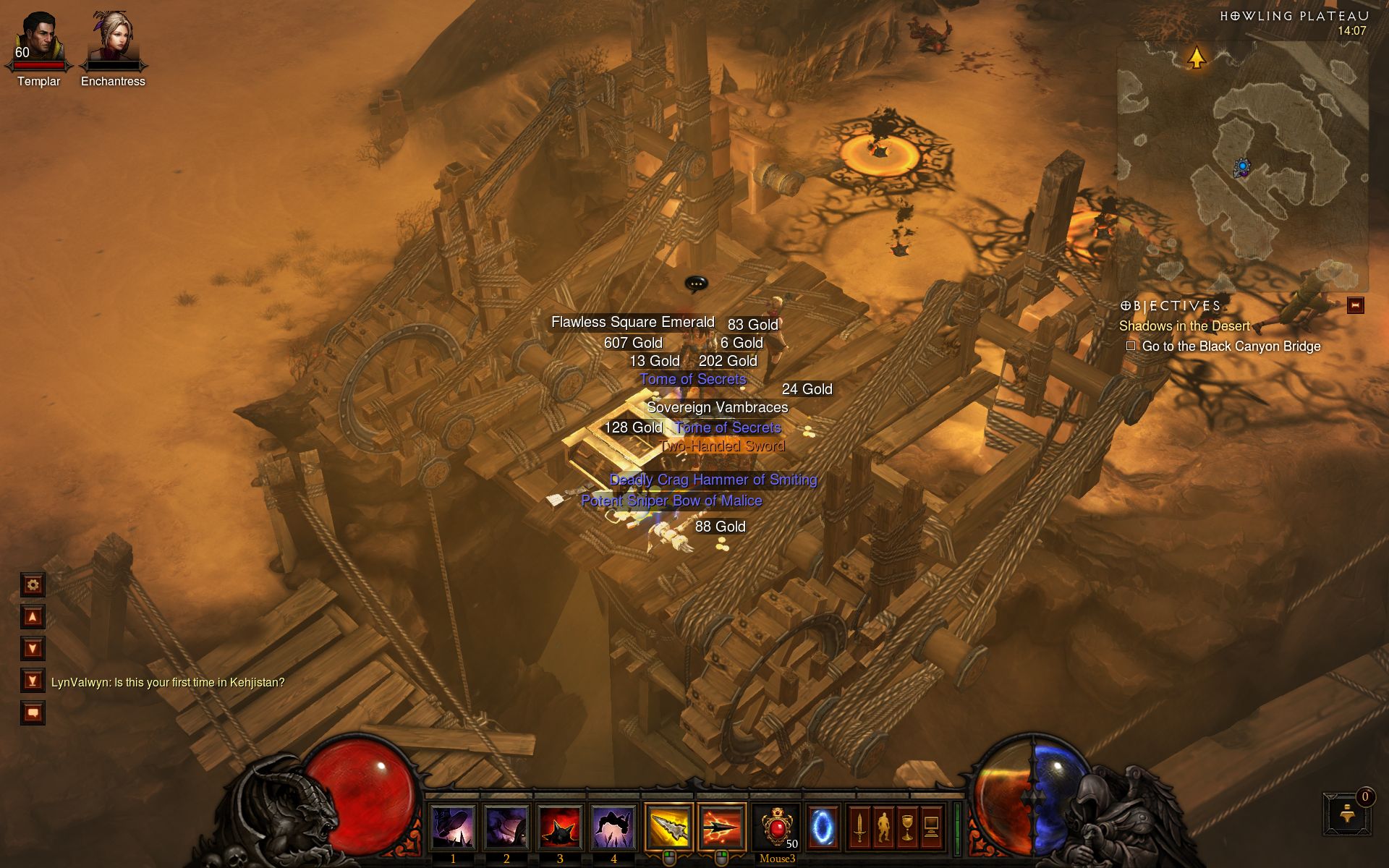Collapse the Objectives tracker with its red button
Image resolution: width=1389 pixels, height=868 pixels.
[x=1355, y=306]
